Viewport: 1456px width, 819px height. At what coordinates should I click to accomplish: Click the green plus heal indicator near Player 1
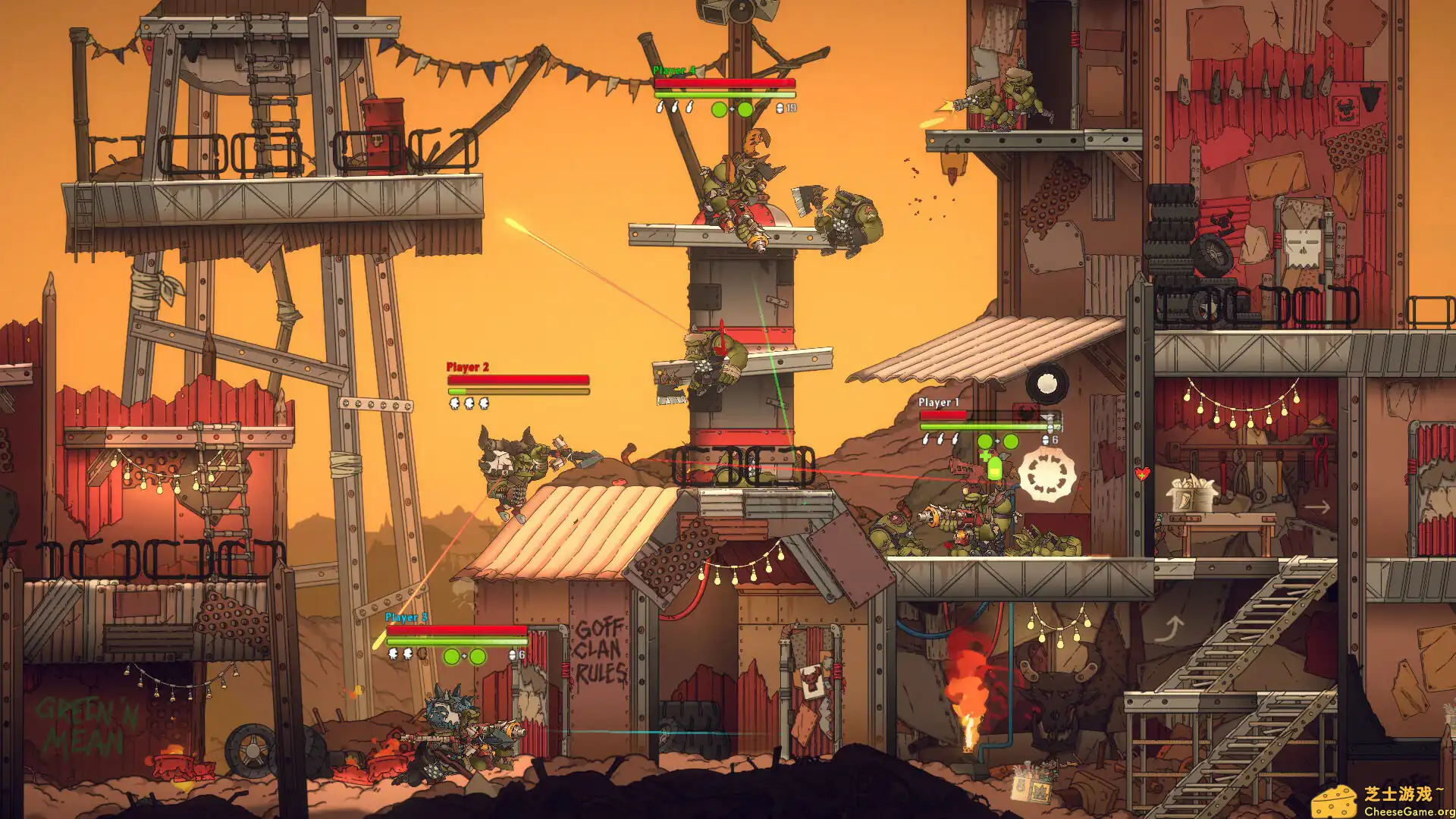click(x=985, y=455)
